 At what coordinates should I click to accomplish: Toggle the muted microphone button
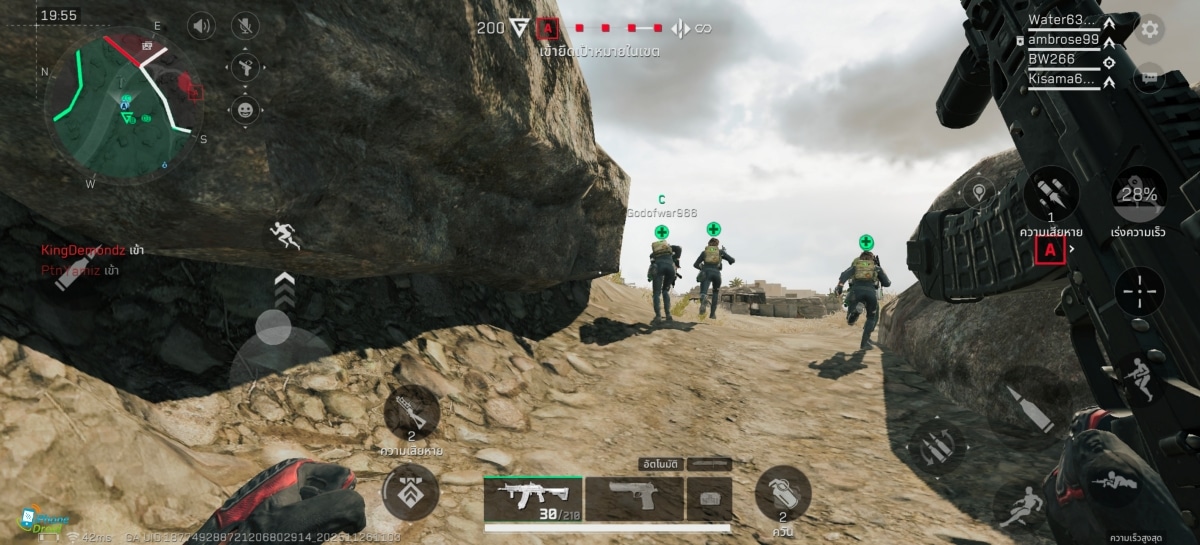click(x=245, y=26)
